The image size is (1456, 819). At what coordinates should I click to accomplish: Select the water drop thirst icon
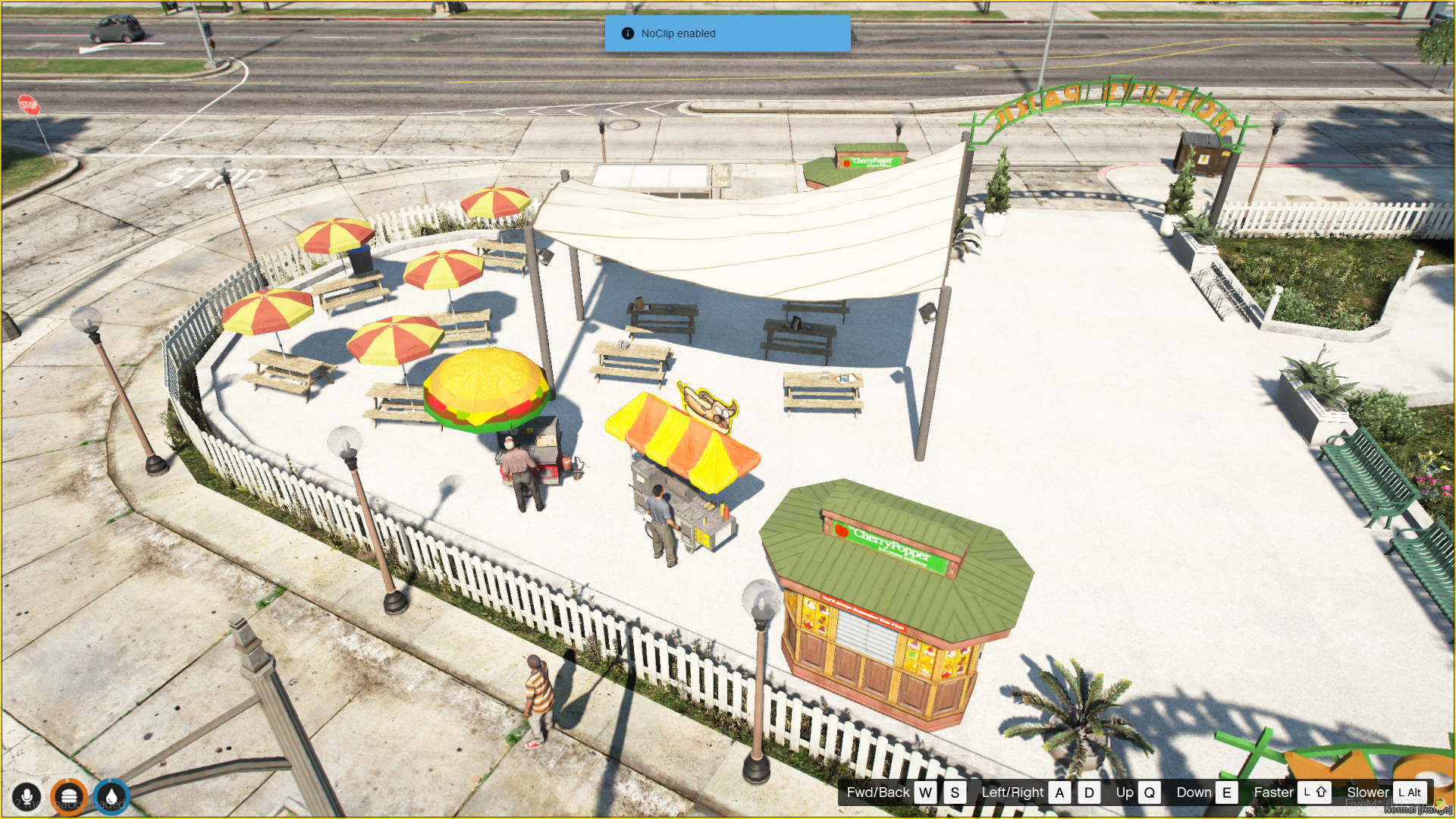click(112, 797)
